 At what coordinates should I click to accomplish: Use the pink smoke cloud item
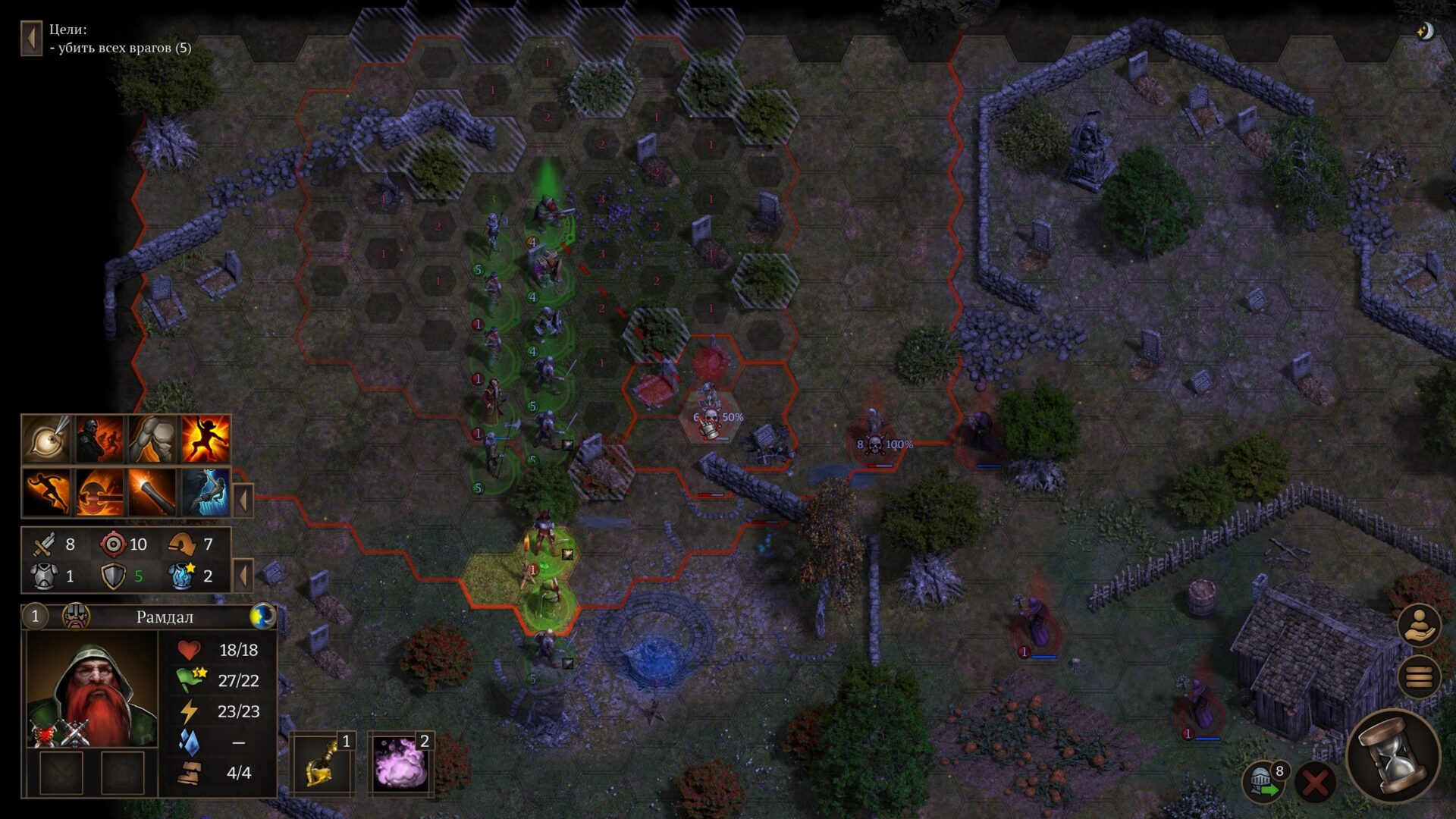coord(400,764)
